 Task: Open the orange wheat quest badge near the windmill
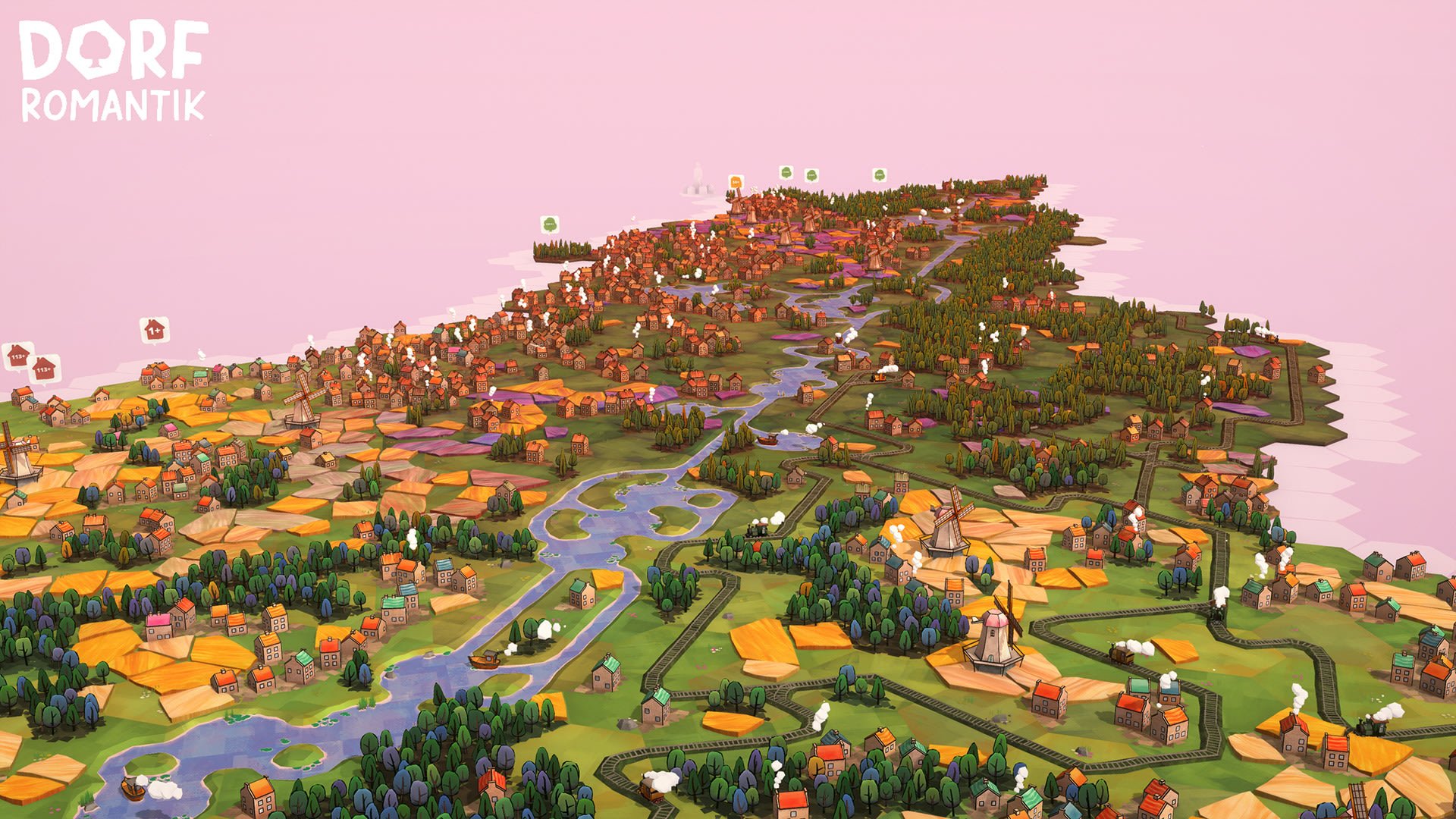tap(736, 182)
